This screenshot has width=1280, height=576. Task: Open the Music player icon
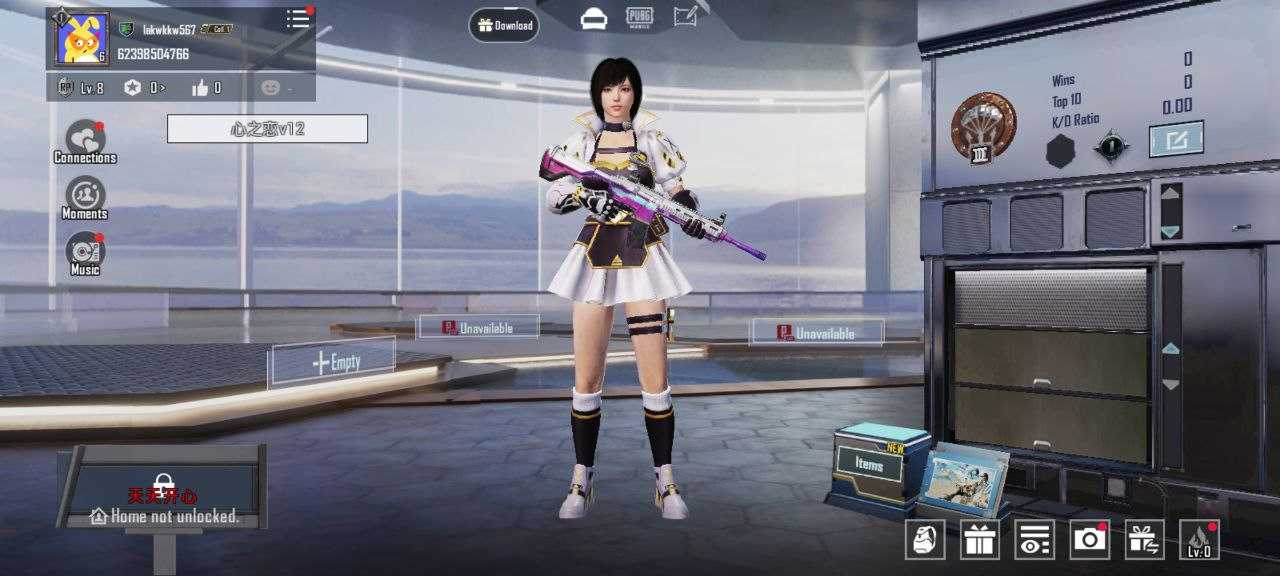click(x=85, y=253)
